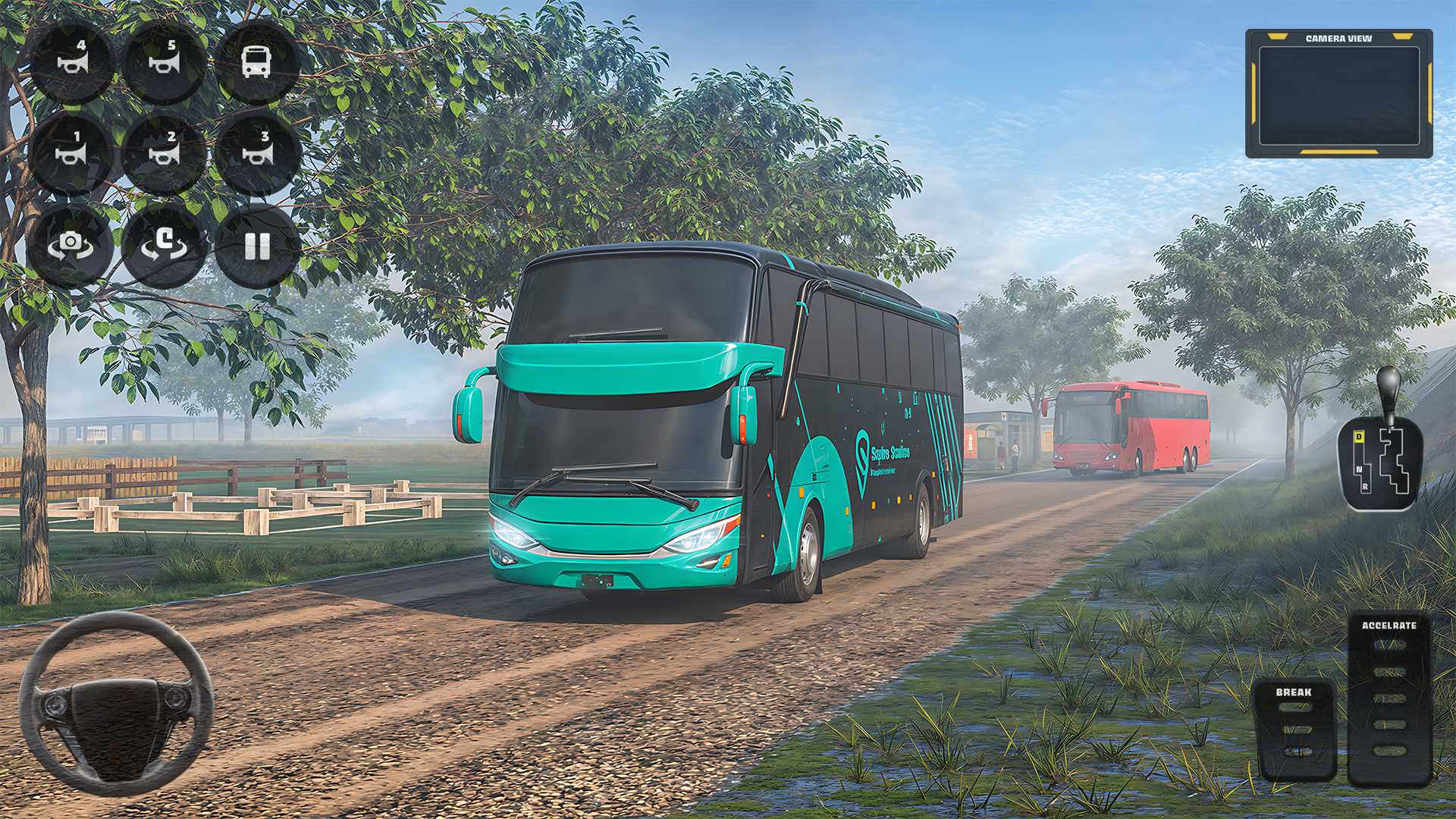Pause the game
Screen dimensions: 1456x819
(256, 245)
